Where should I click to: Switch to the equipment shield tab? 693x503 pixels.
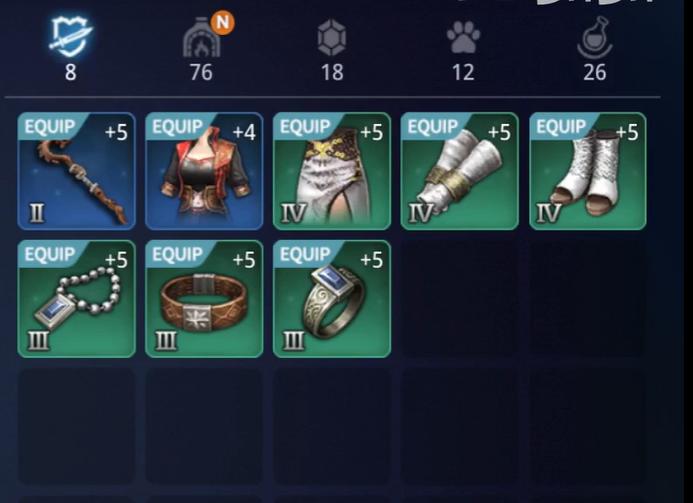tap(70, 40)
